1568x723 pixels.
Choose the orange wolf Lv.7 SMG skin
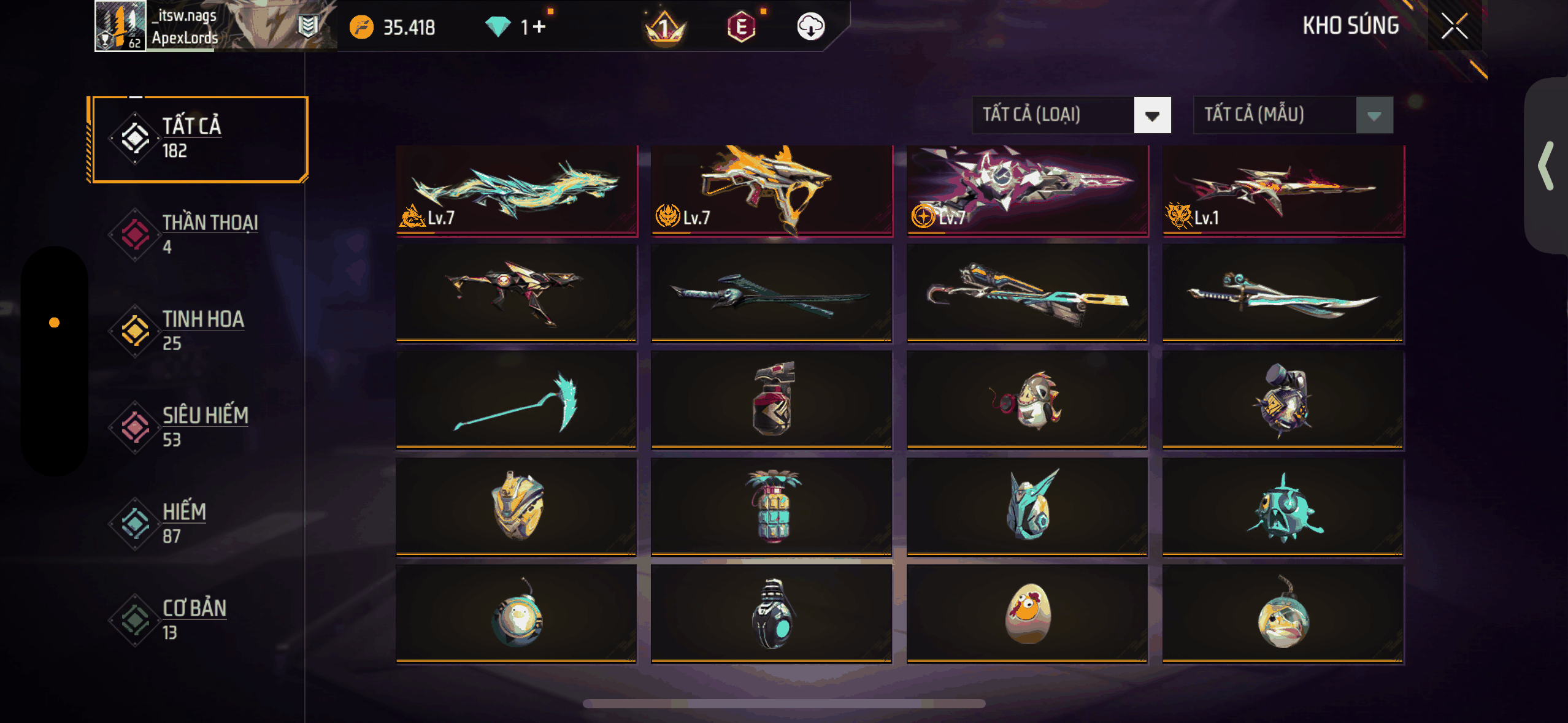pos(771,190)
